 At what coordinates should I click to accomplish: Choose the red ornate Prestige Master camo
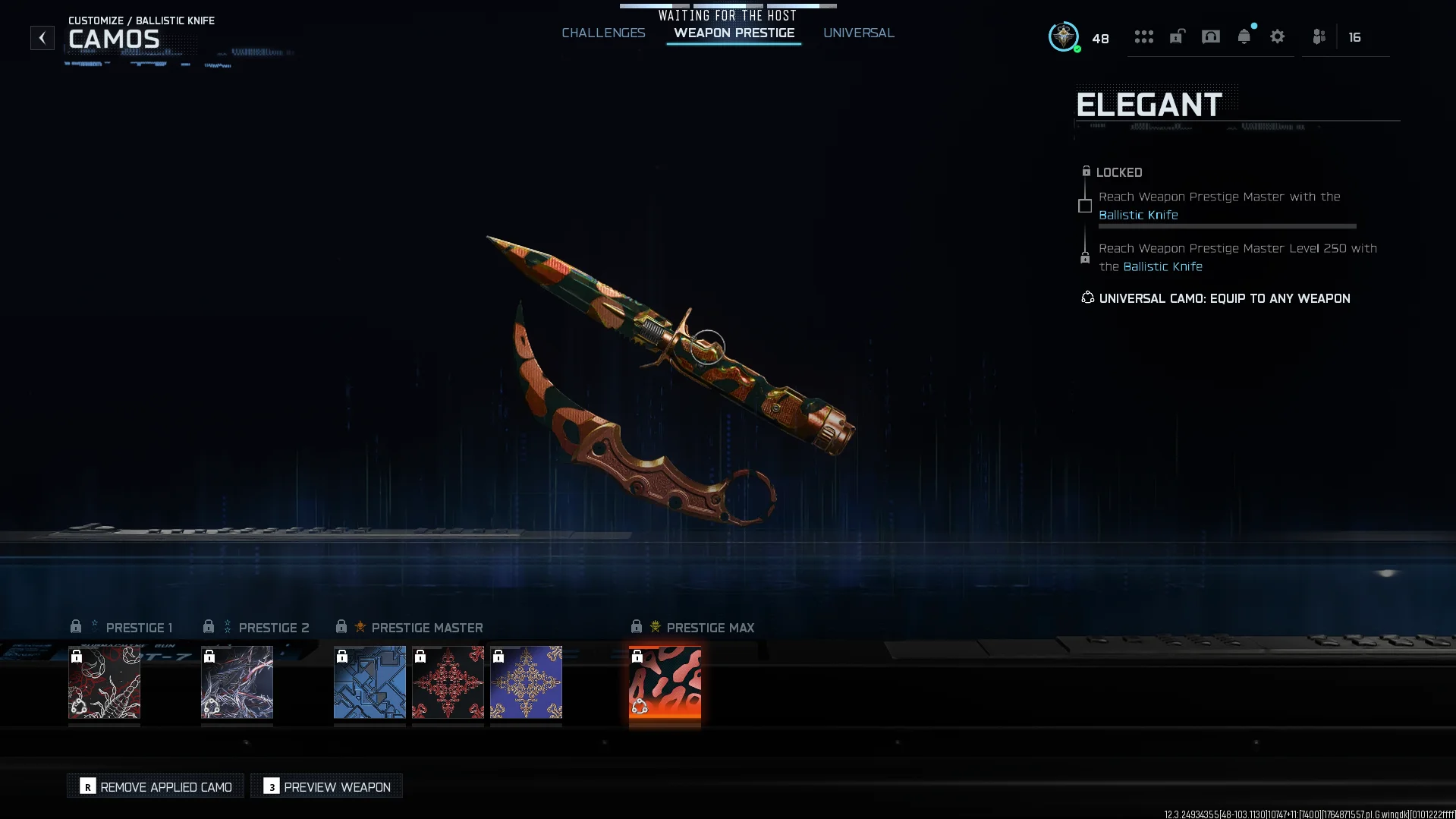point(448,682)
